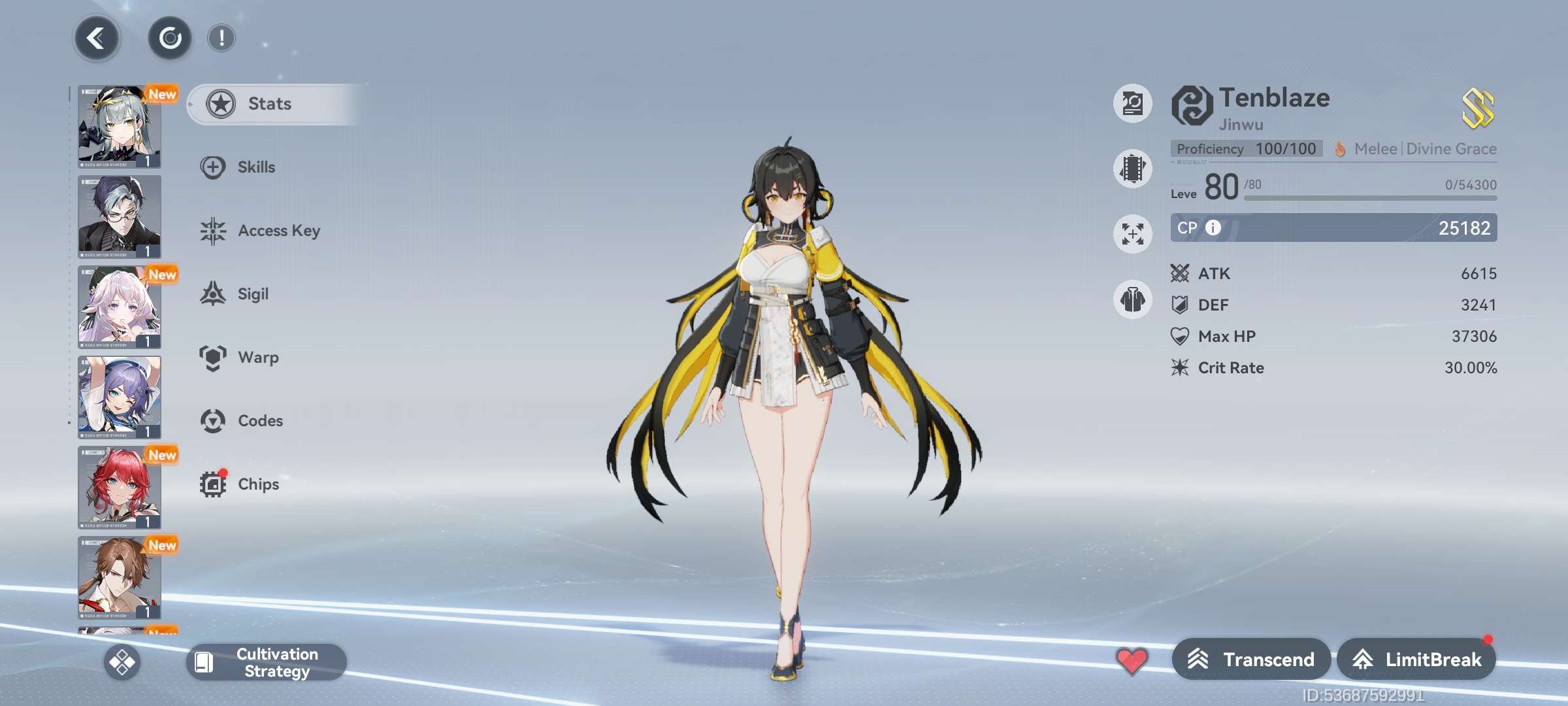Click the circular refresh icon button
Viewport: 1568px width, 706px height.
pyautogui.click(x=170, y=39)
